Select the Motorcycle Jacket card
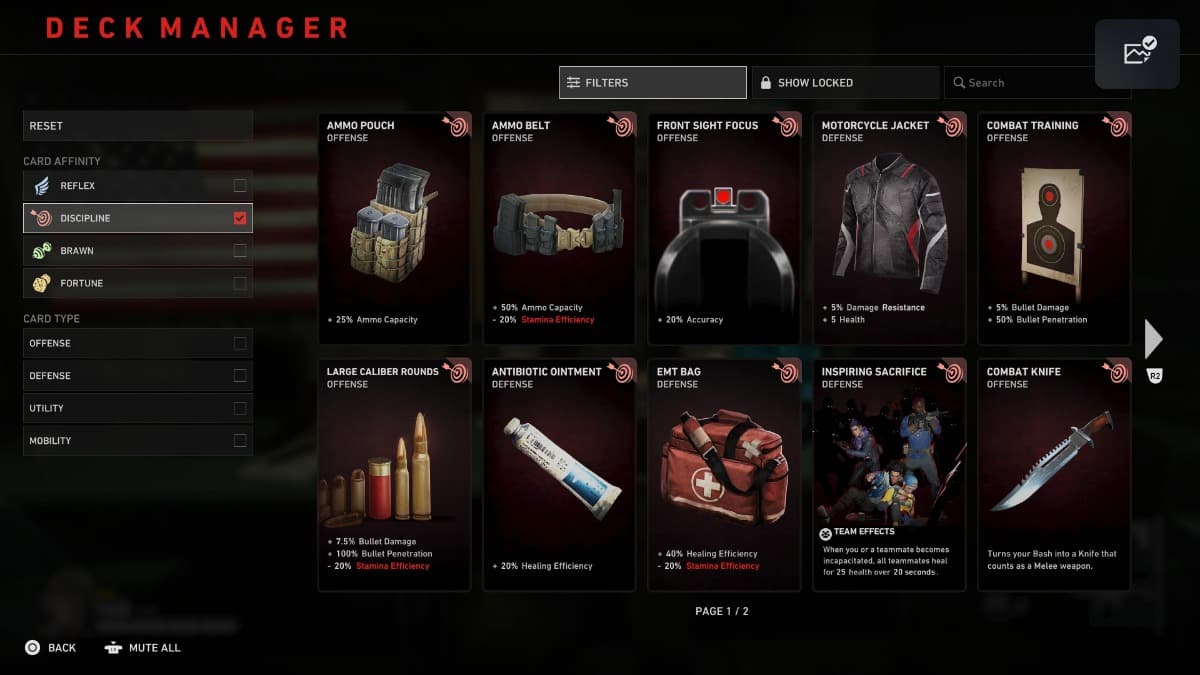1200x675 pixels. pyautogui.click(x=889, y=228)
